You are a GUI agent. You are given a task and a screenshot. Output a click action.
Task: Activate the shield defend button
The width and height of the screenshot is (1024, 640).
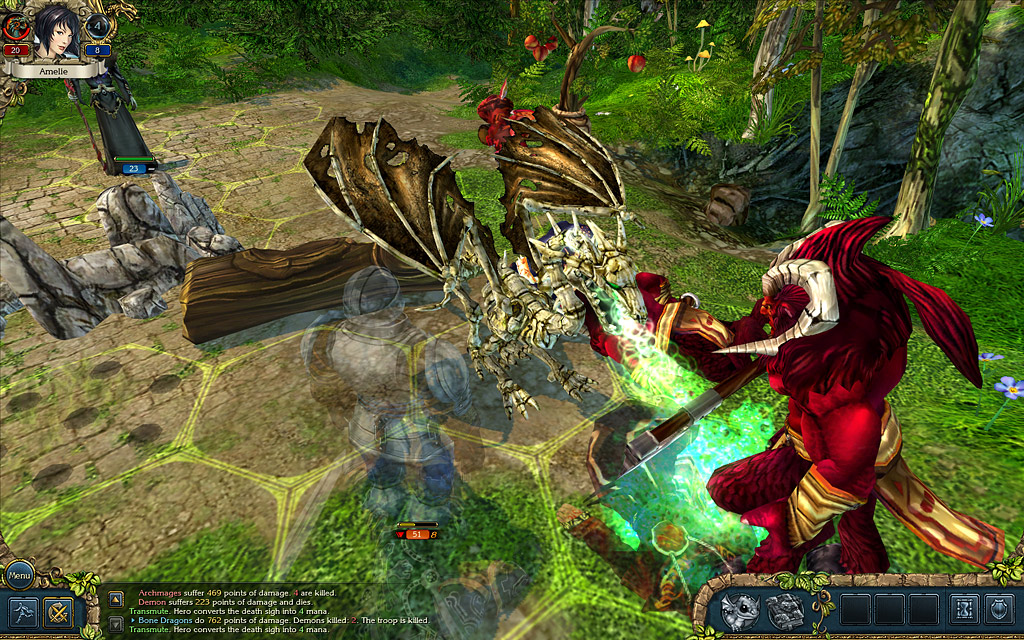coord(1000,609)
